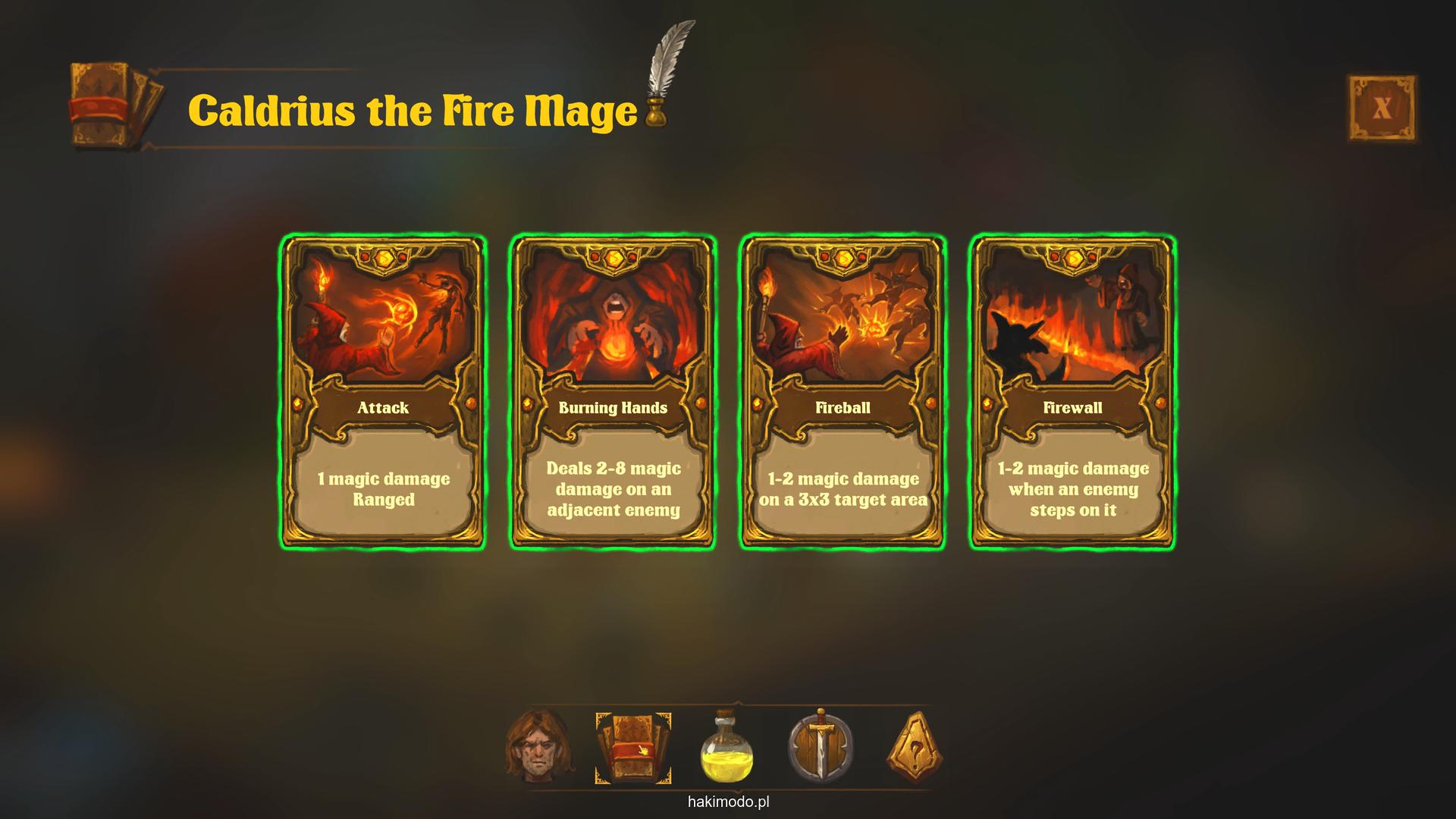The image size is (1456, 819).
Task: Select the Firewall card
Action: coord(1072,392)
